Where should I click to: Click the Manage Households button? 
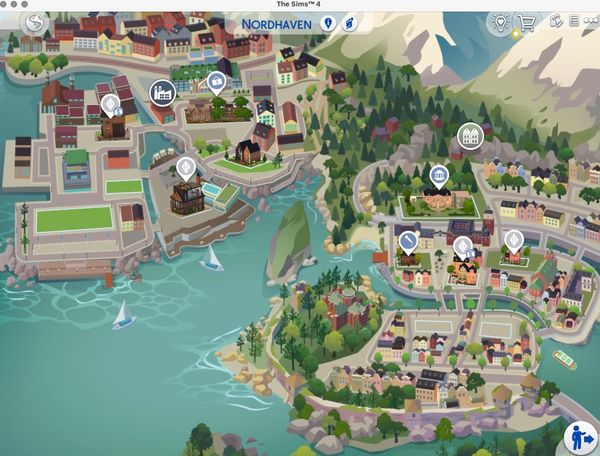[x=579, y=437]
